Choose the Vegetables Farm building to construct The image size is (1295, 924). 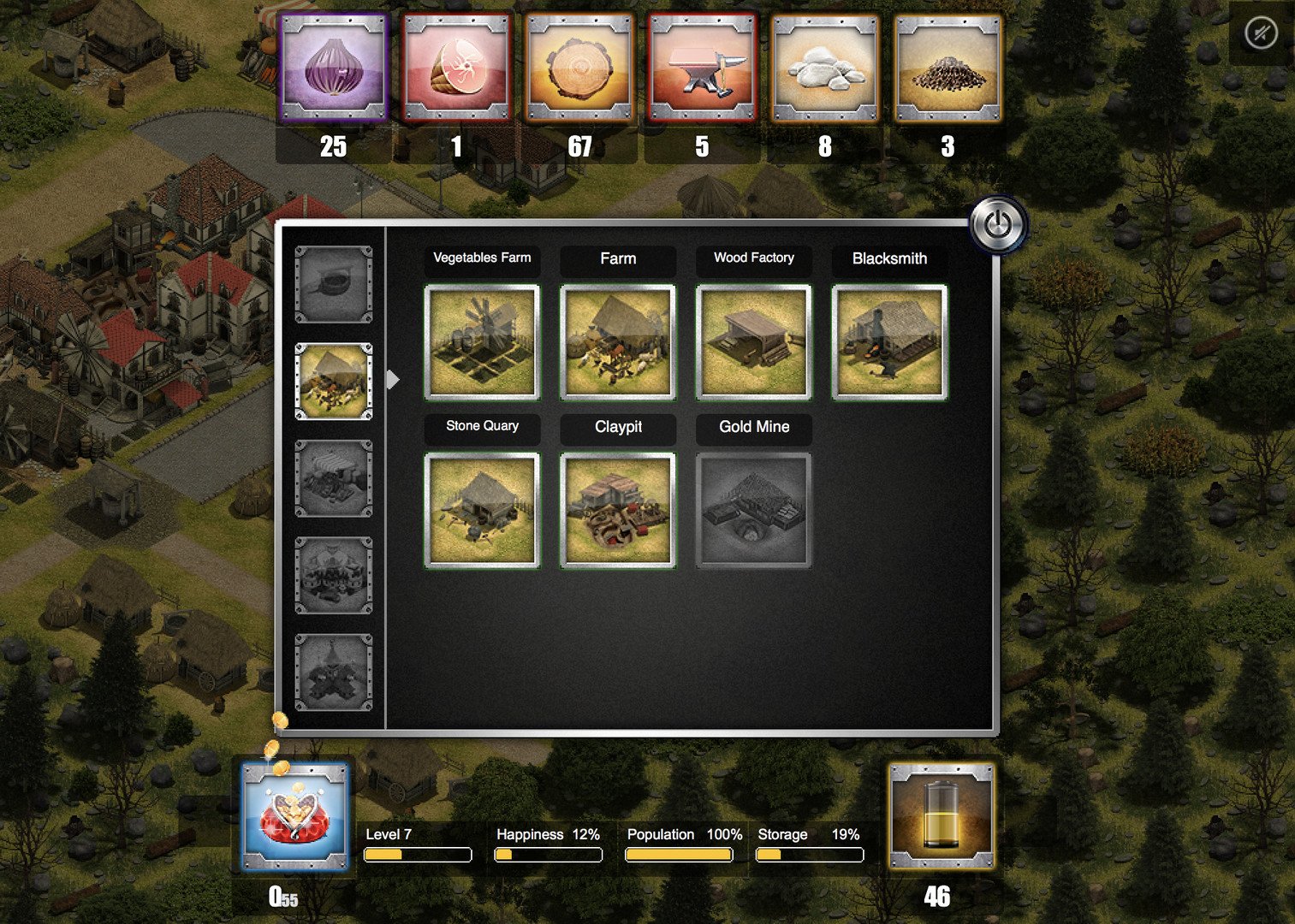[482, 341]
